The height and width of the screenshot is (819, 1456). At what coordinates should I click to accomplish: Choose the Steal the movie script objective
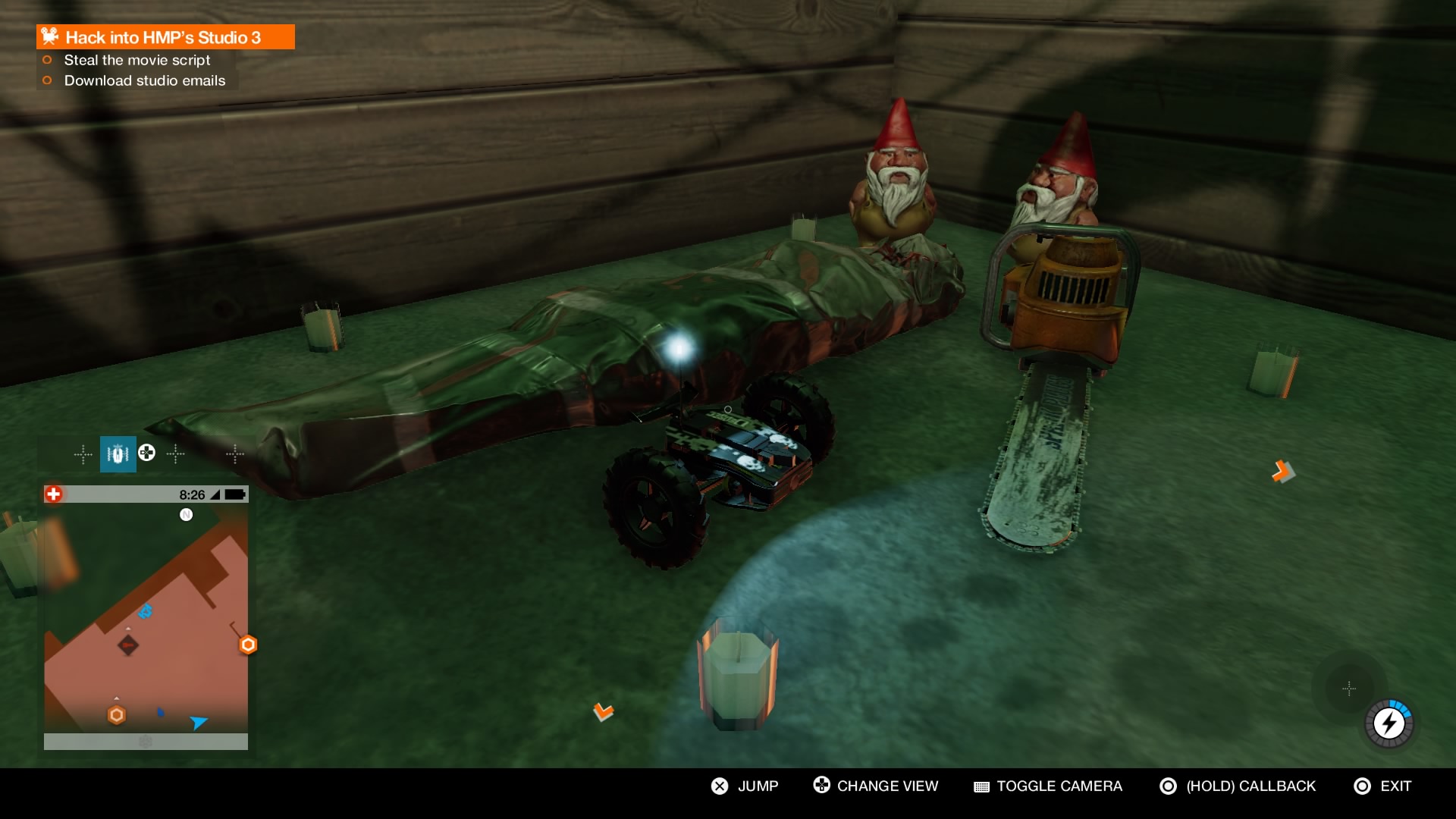point(136,60)
